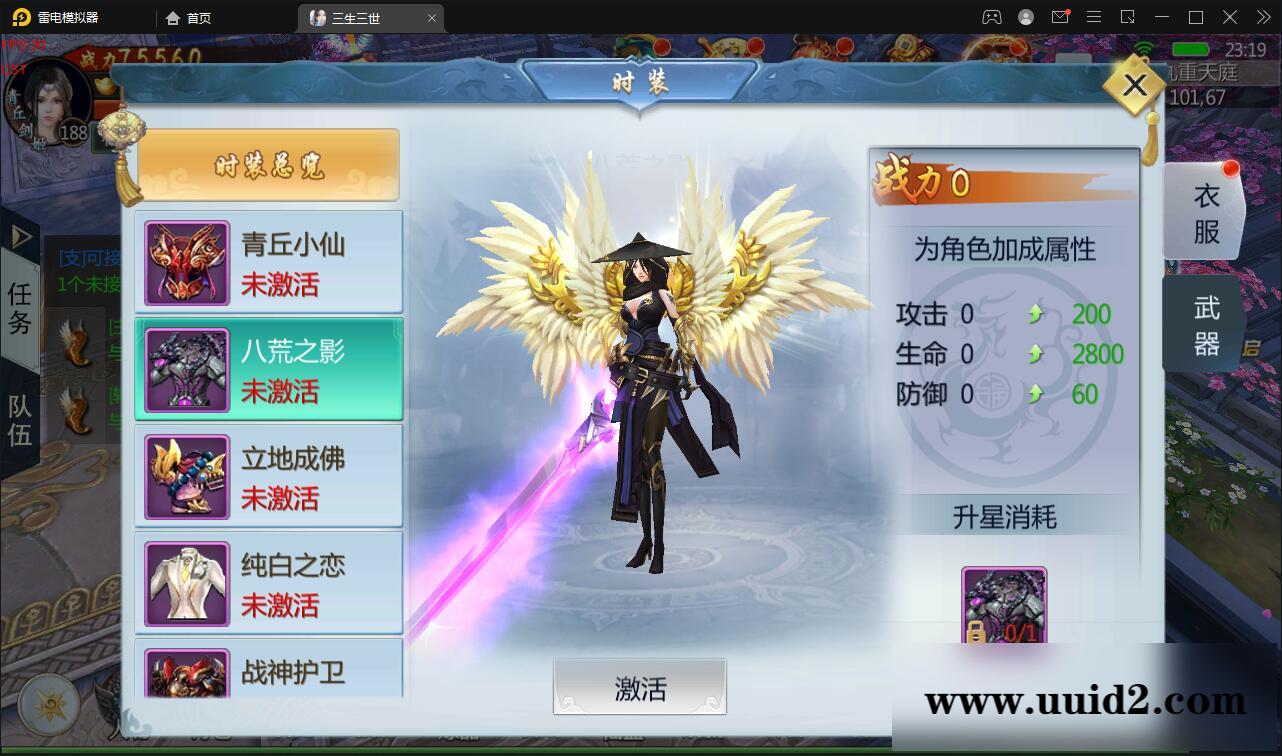1282x756 pixels.
Task: Expand the LDPlayer toolbar with double-arrow
Action: (1262, 17)
